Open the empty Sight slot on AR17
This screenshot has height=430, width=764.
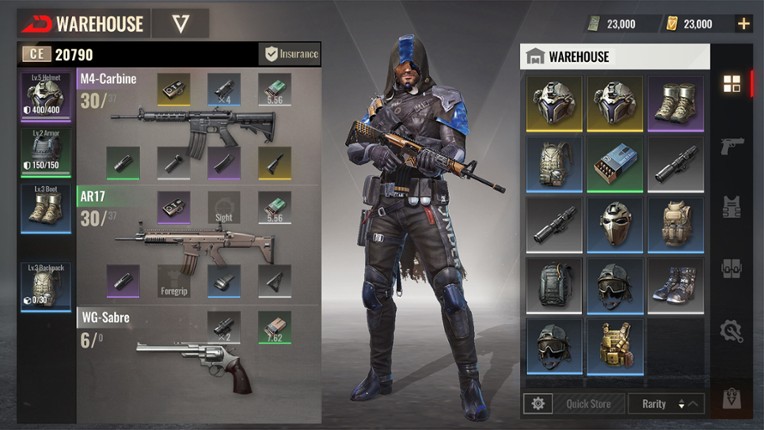point(224,207)
